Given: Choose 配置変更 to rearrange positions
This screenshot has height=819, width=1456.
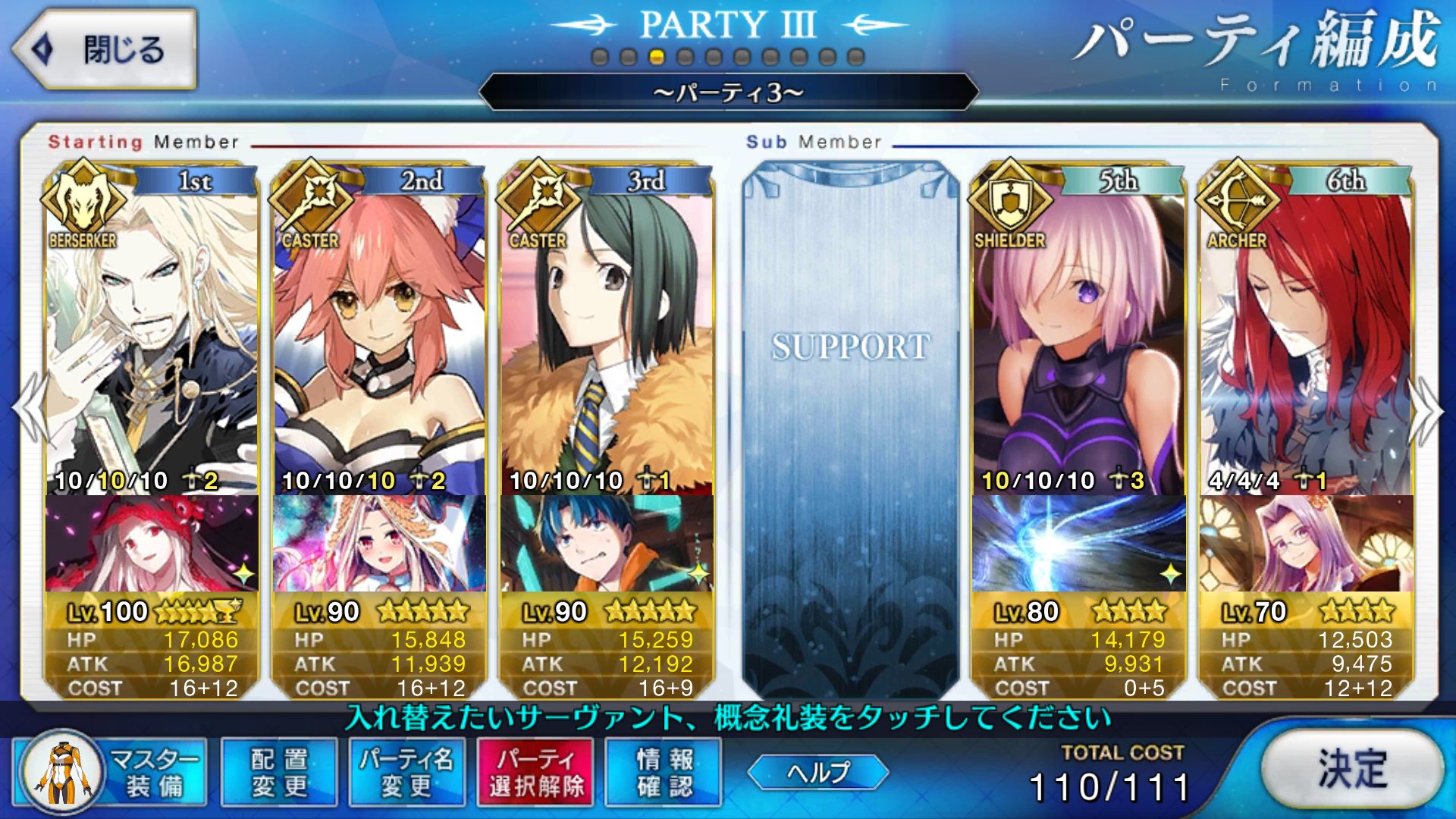Looking at the screenshot, I should 279,772.
